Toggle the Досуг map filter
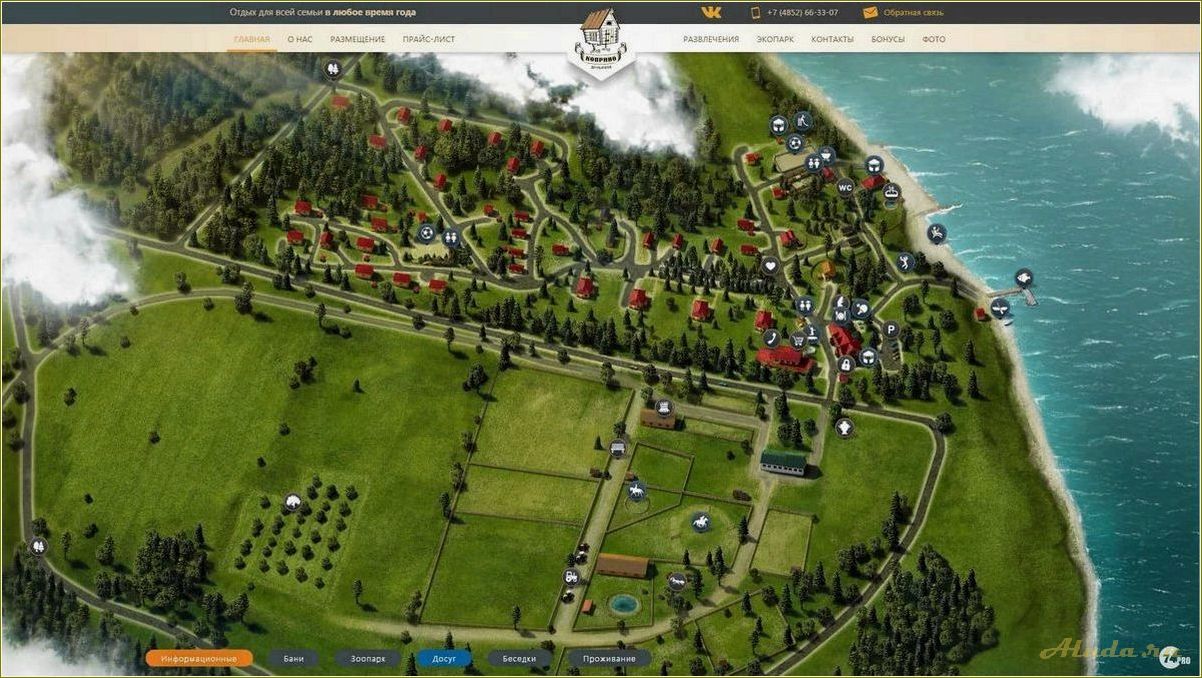The width and height of the screenshot is (1202, 678). (444, 659)
